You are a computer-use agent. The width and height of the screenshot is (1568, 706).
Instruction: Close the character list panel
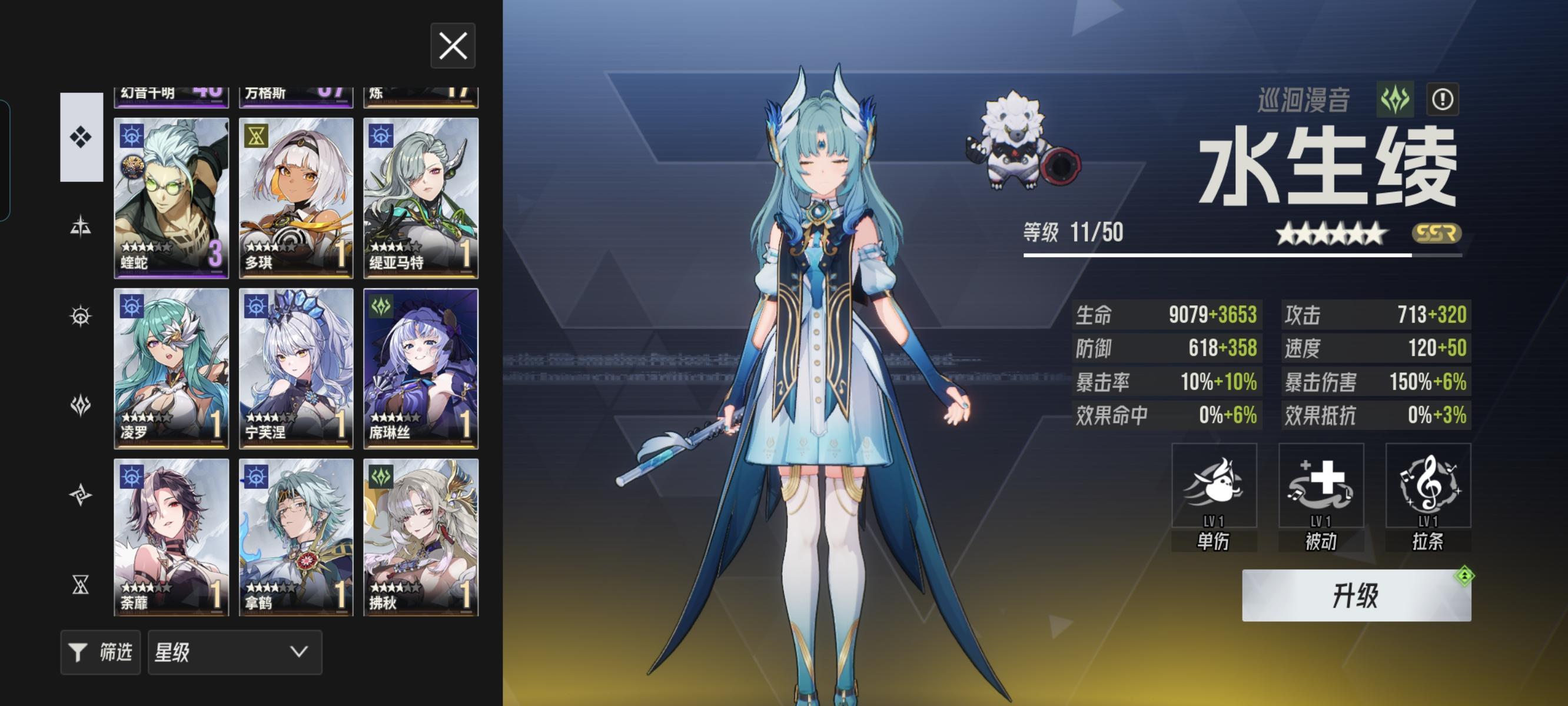coord(453,47)
